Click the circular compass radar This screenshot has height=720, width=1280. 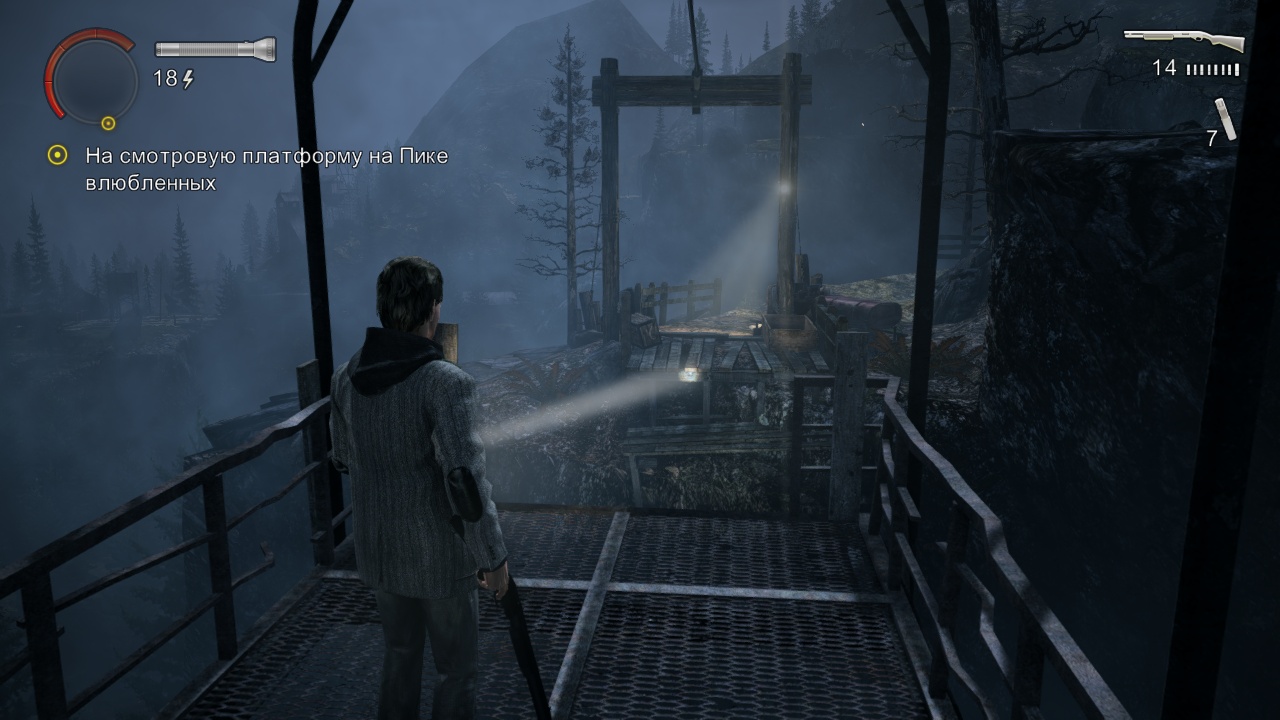[x=91, y=80]
